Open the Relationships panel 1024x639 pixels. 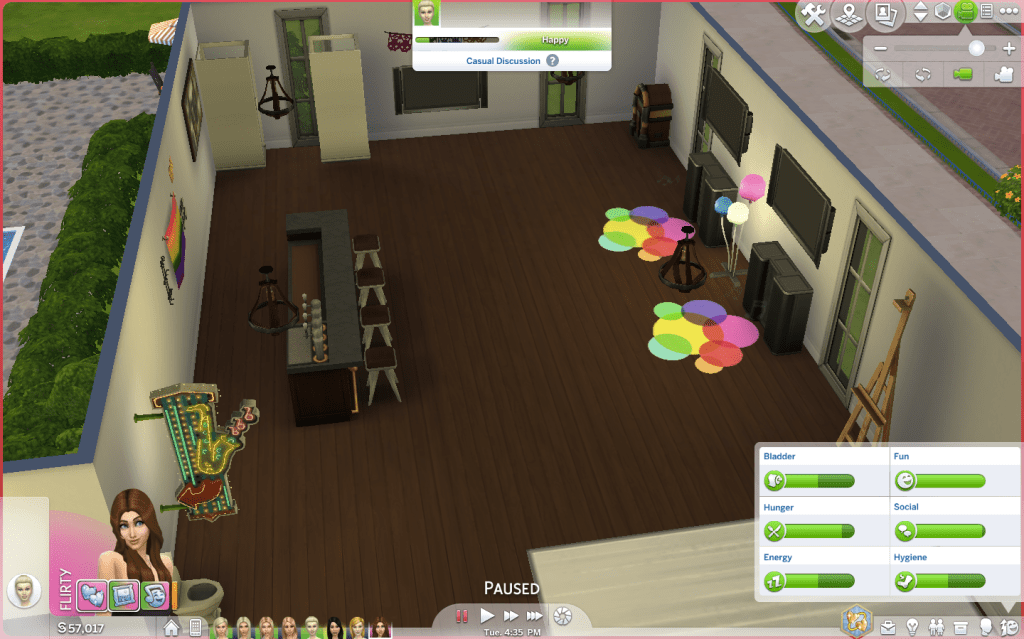click(x=937, y=628)
